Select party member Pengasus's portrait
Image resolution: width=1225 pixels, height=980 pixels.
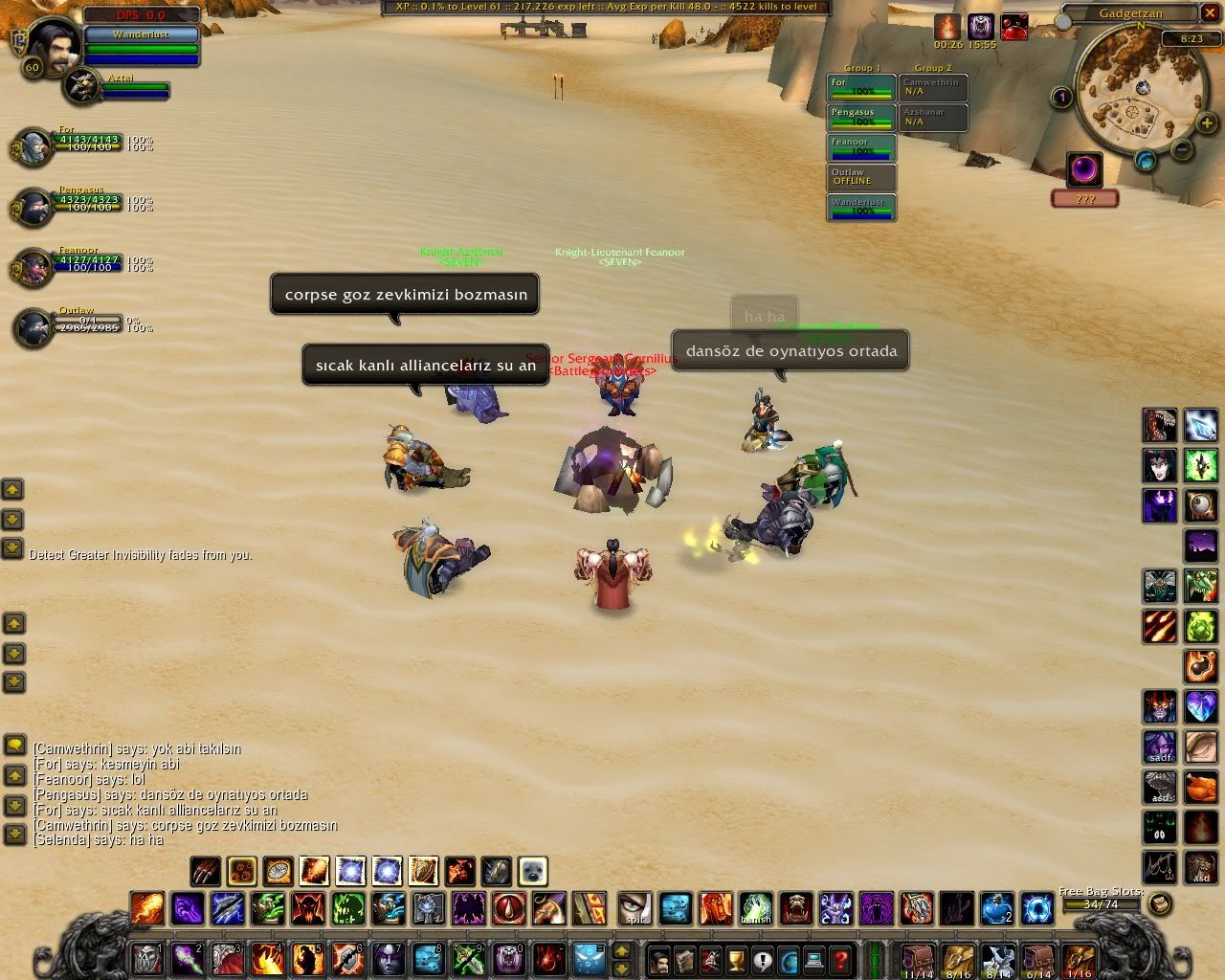click(x=32, y=207)
